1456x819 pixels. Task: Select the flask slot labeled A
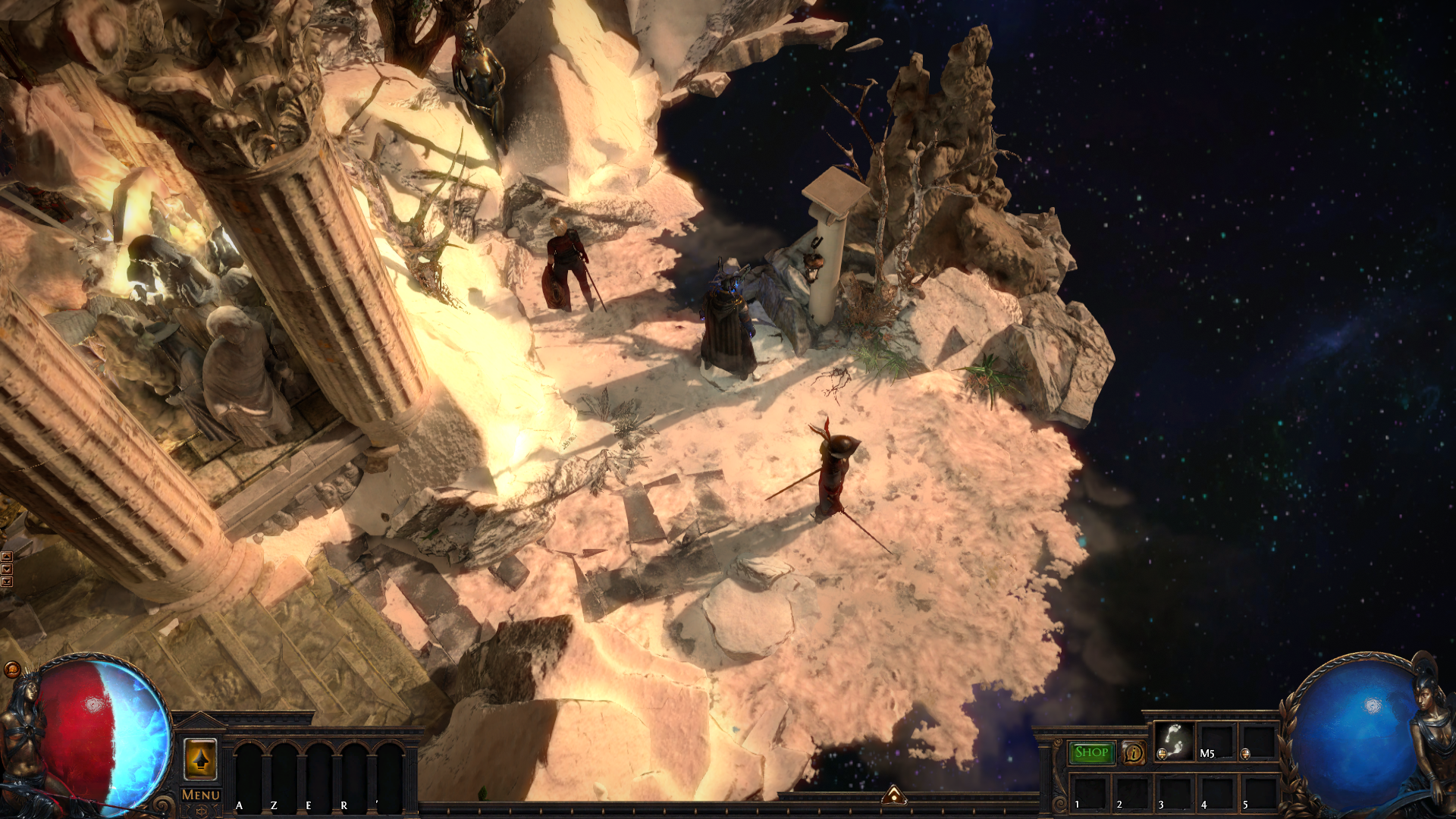pyautogui.click(x=248, y=773)
